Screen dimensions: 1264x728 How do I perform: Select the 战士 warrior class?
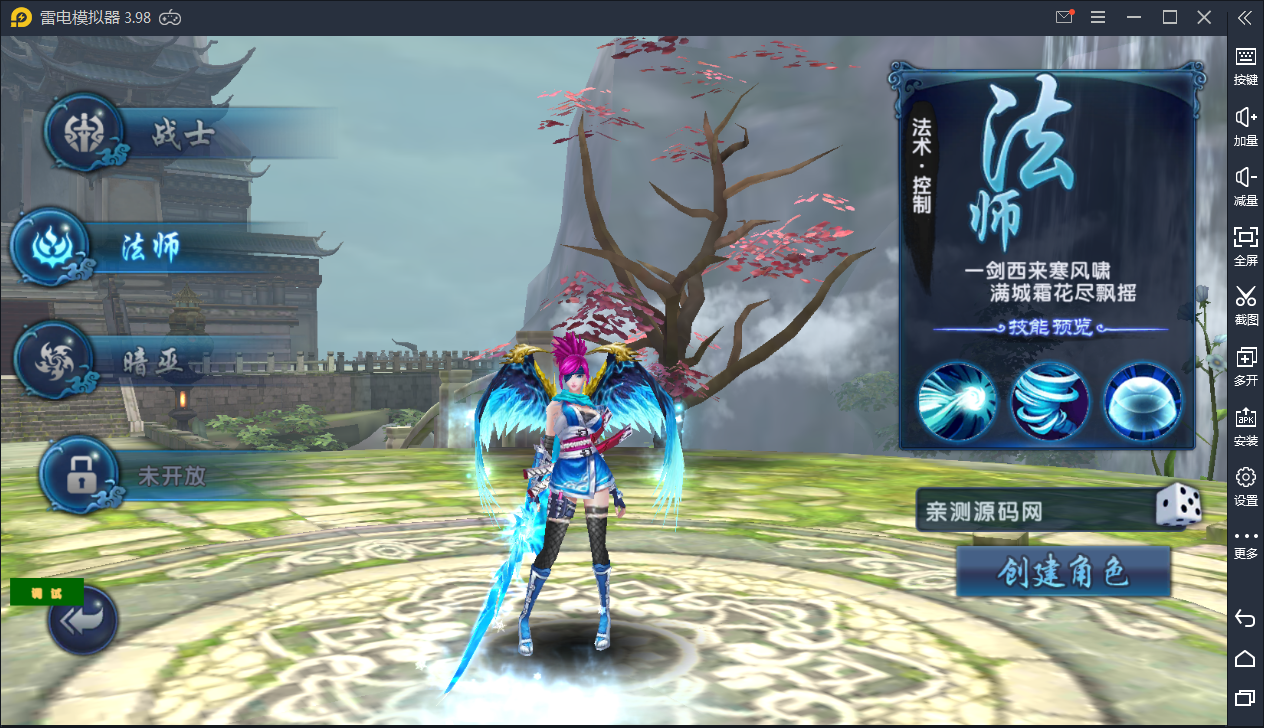coord(180,135)
